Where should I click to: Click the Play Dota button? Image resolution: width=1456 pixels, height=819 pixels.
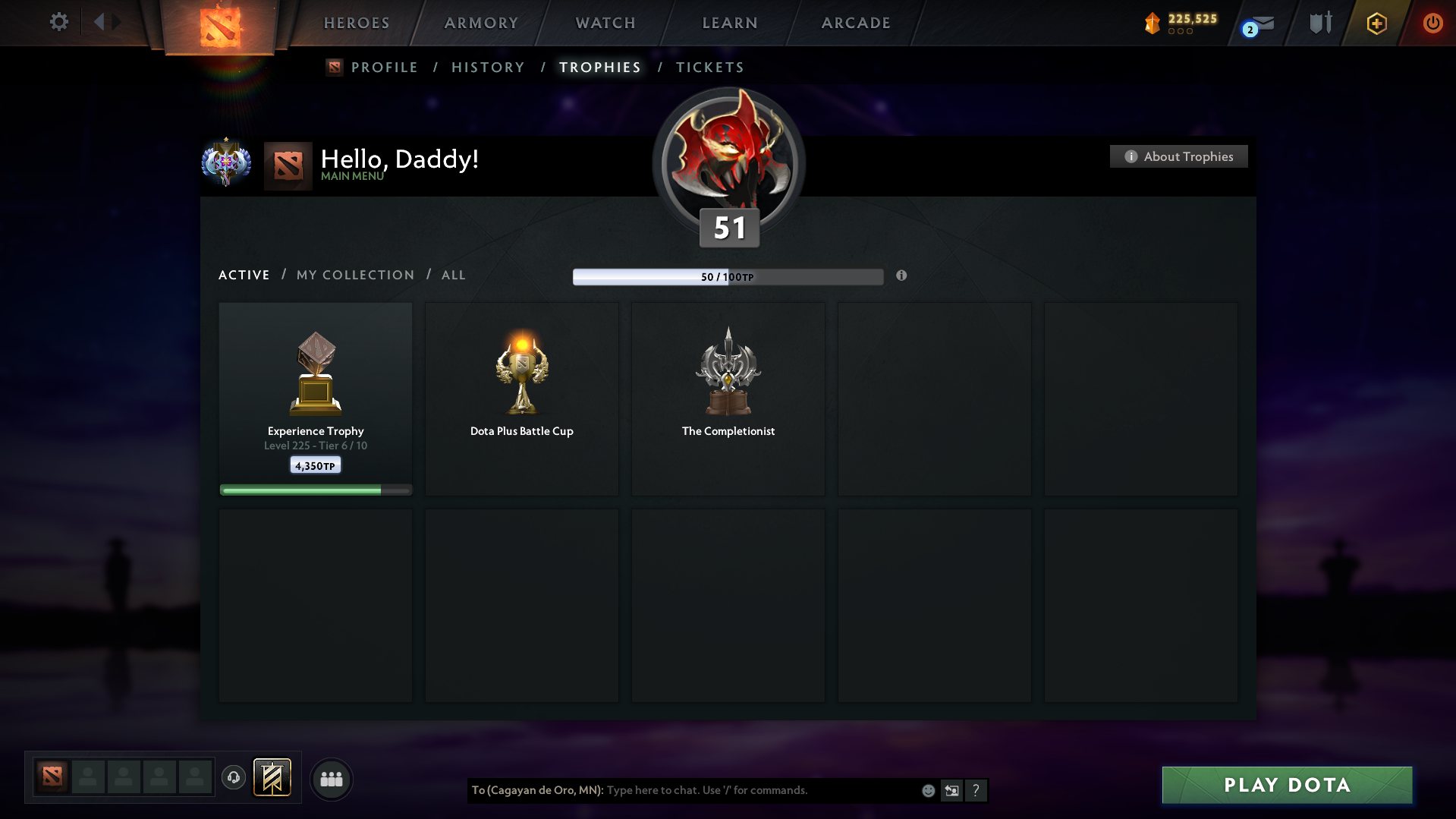point(1287,785)
